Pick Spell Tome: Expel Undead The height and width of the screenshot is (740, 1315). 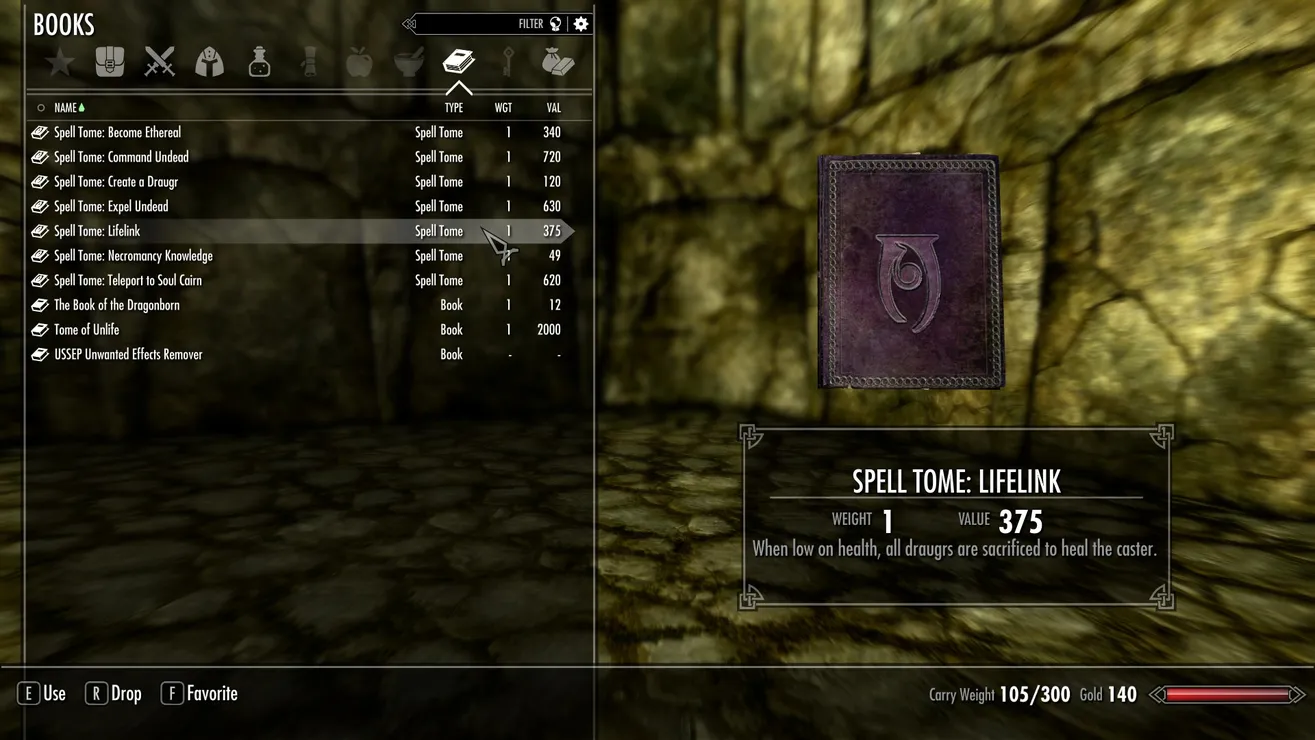point(111,206)
